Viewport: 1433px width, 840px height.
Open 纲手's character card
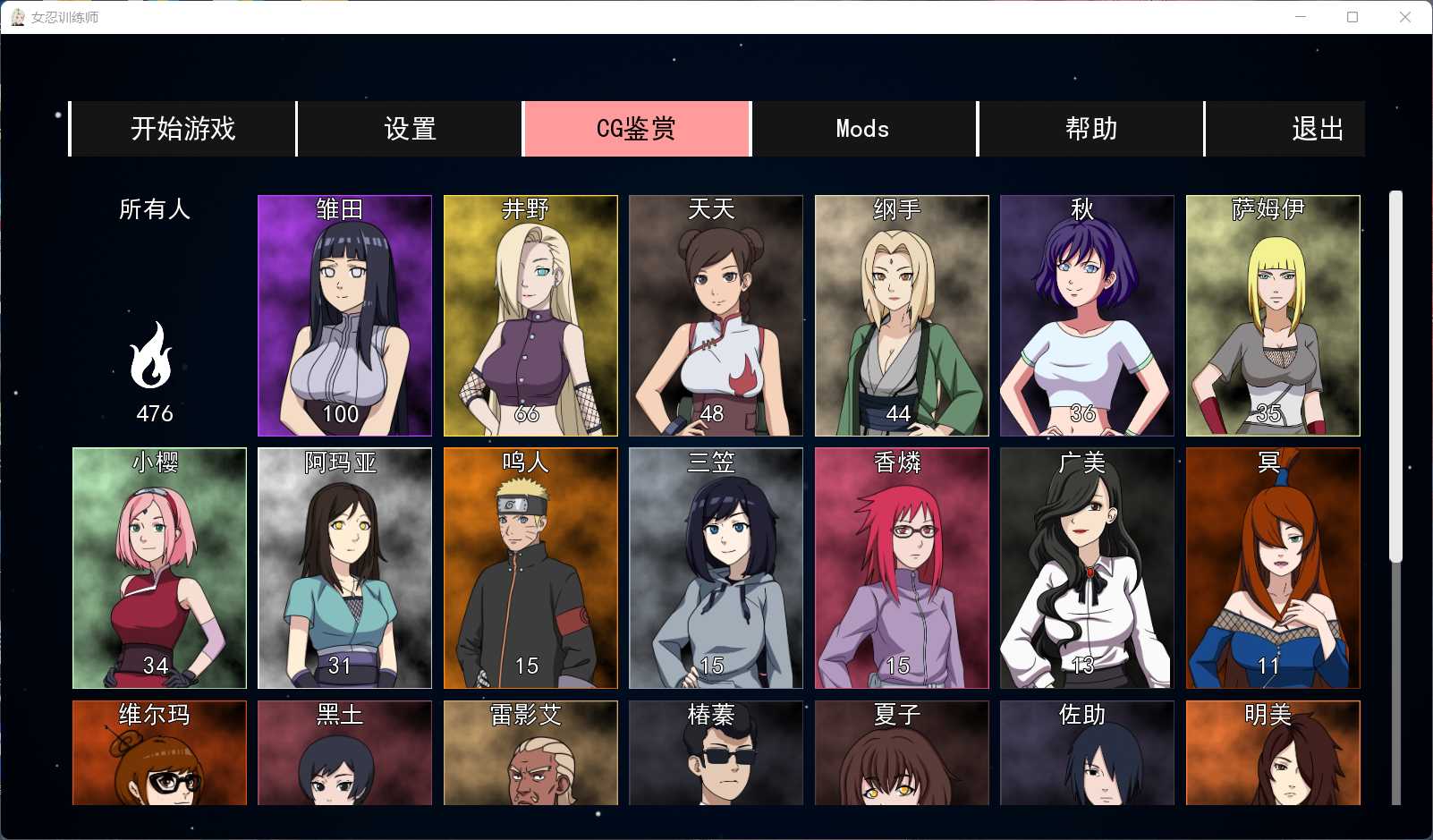901,315
